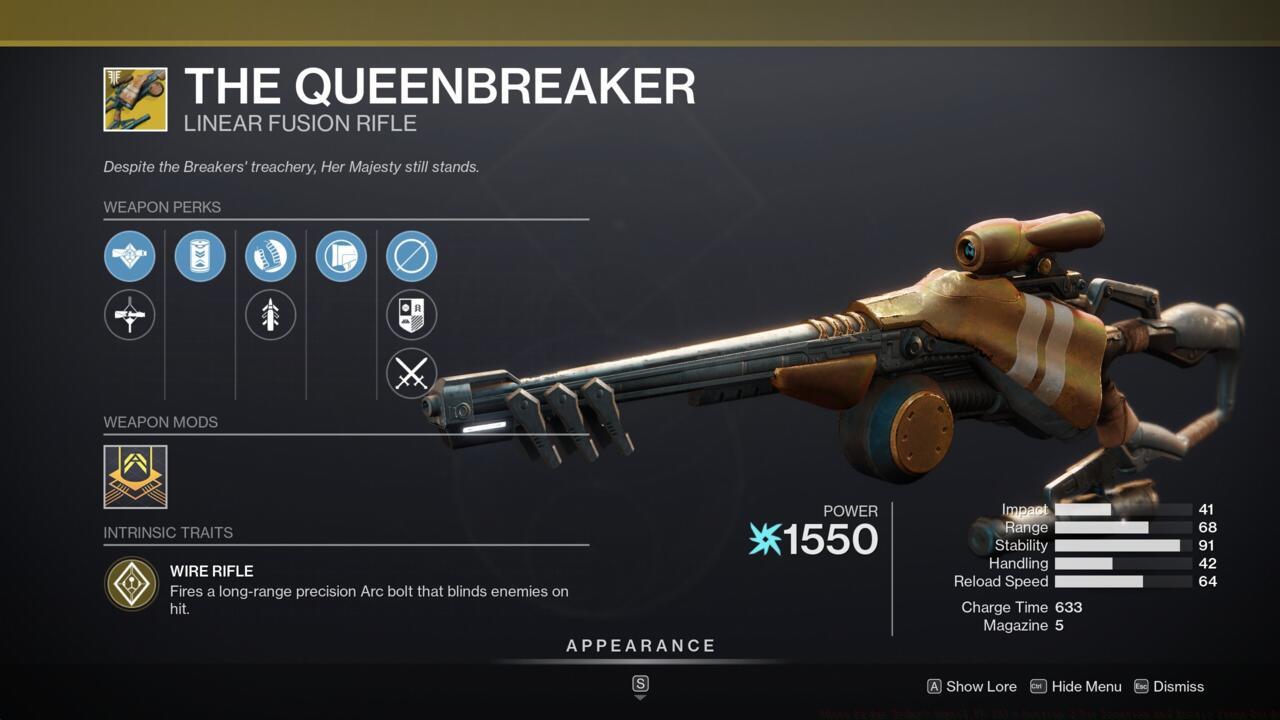Image resolution: width=1280 pixels, height=720 pixels.
Task: Click the weapon 3D model preview
Action: 870,340
